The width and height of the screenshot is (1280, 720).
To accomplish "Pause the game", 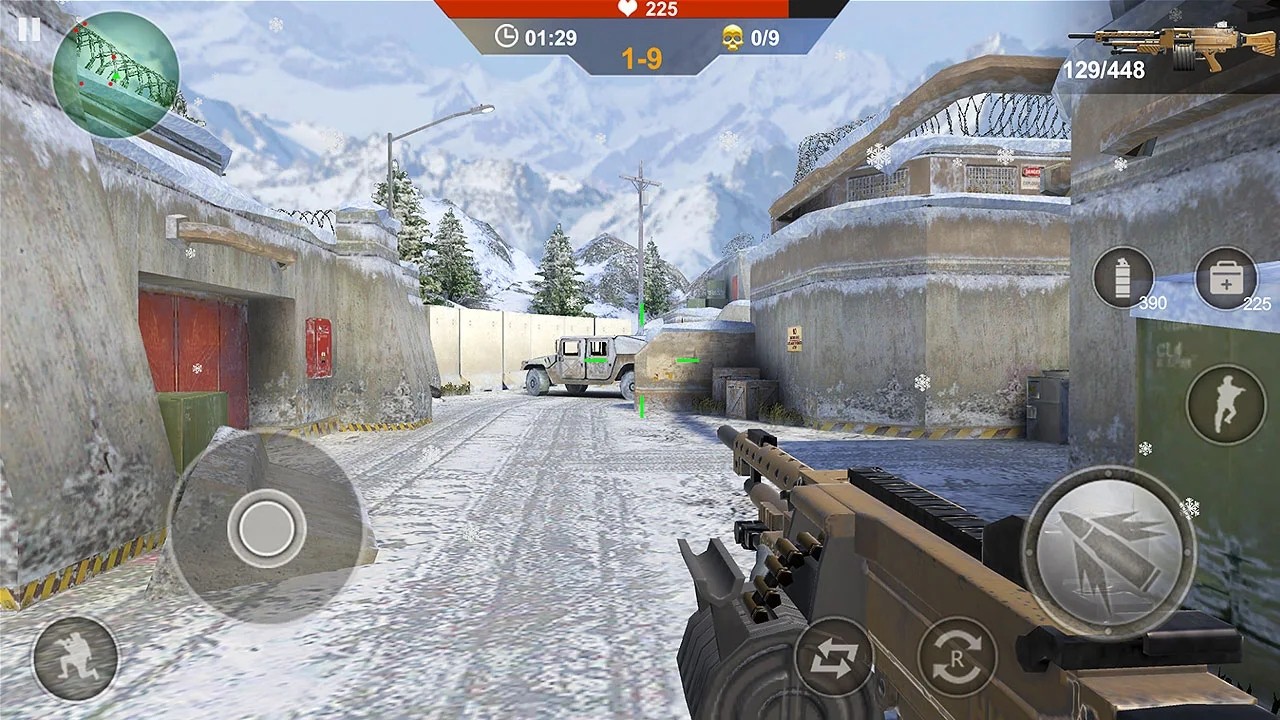I will 29,29.
